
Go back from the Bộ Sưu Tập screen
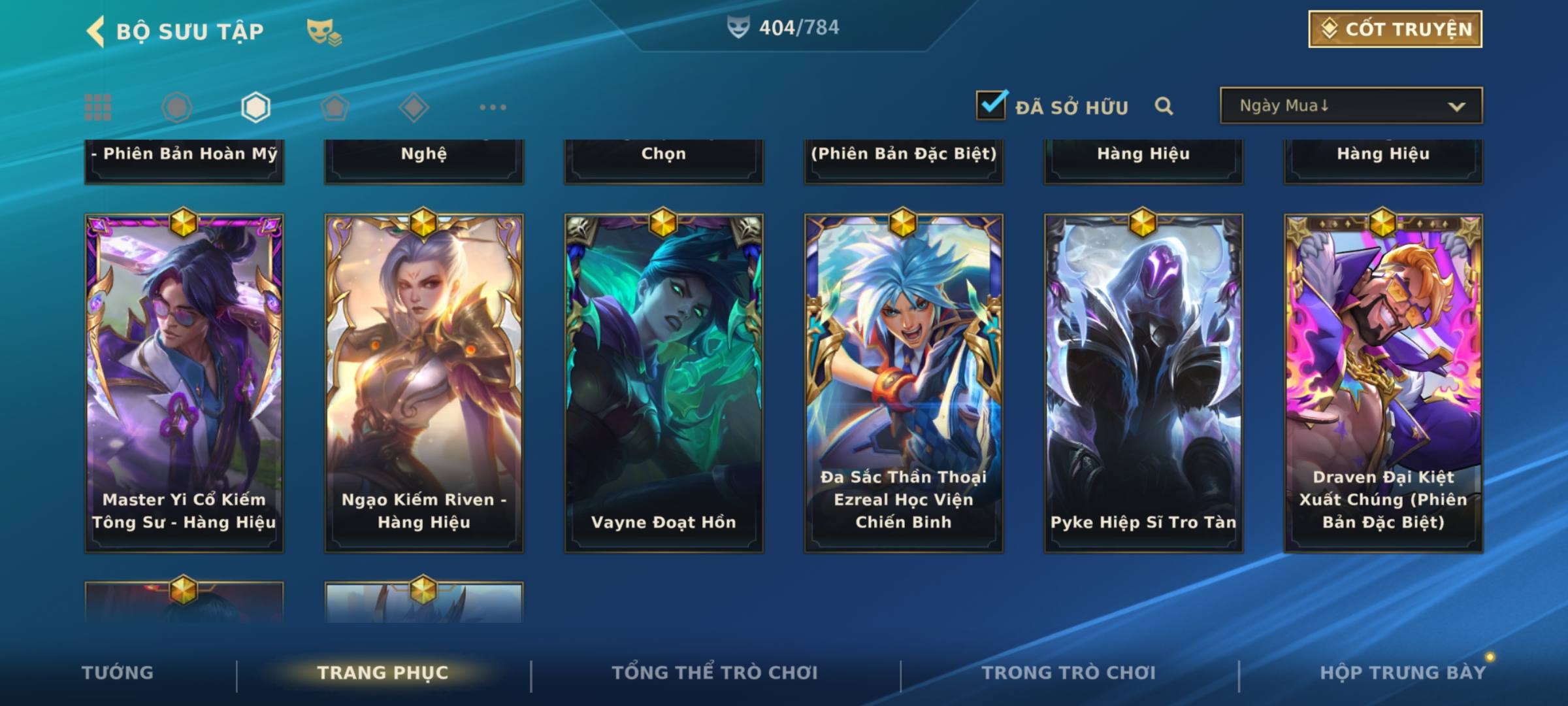96,31
